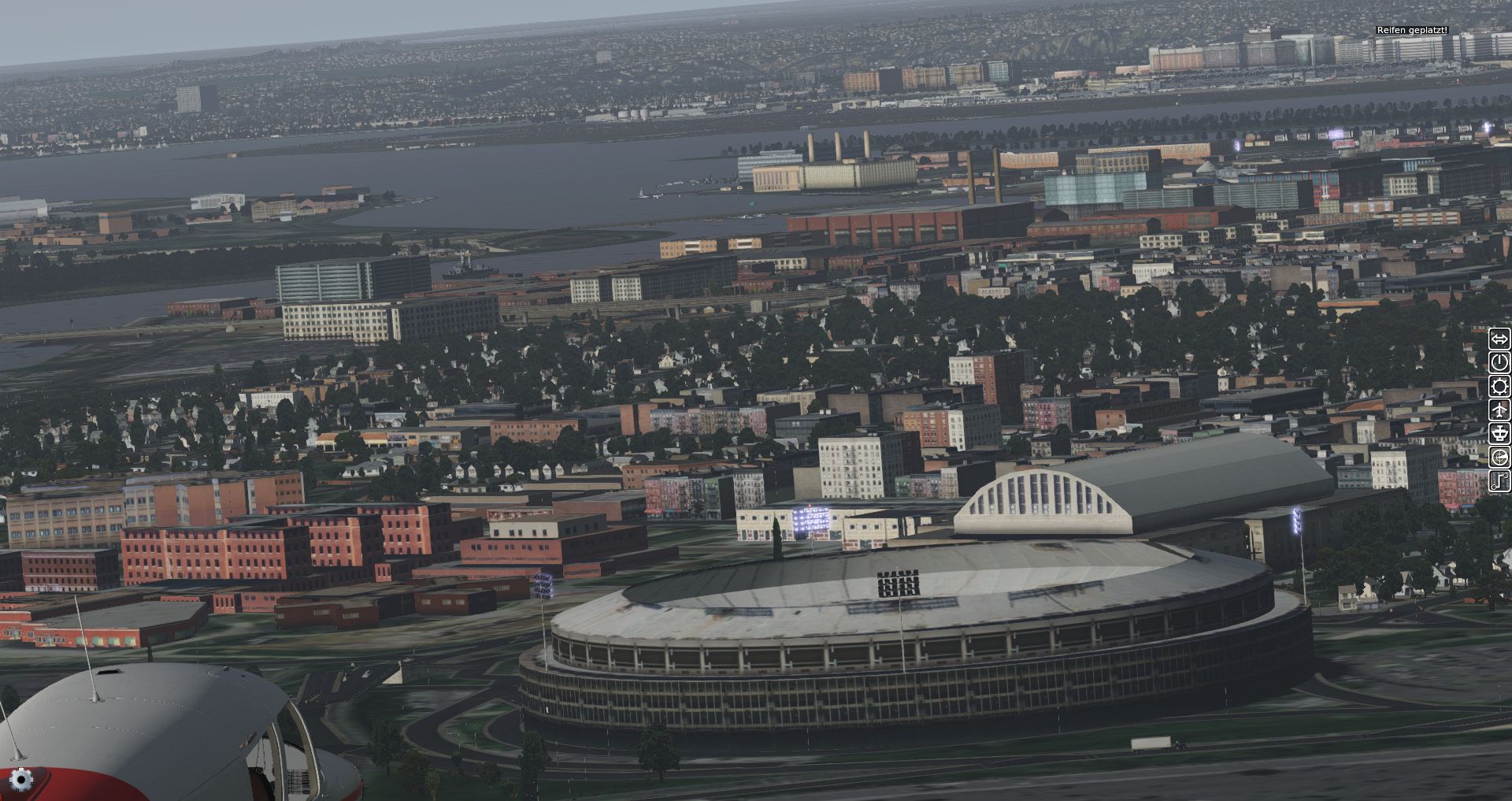
Task: Click the power symbol icon
Action: (x=1499, y=362)
